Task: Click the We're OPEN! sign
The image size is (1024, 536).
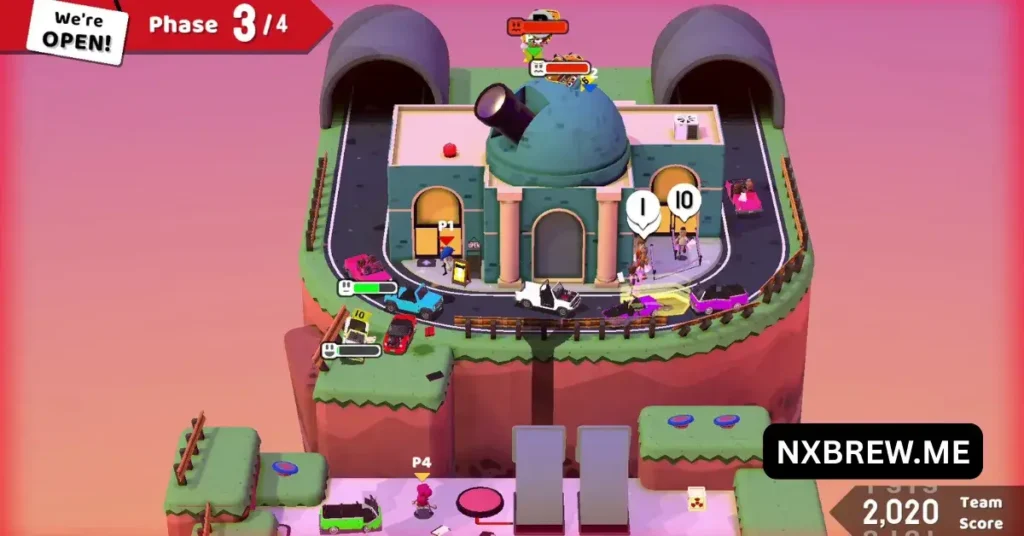Action: pyautogui.click(x=76, y=31)
